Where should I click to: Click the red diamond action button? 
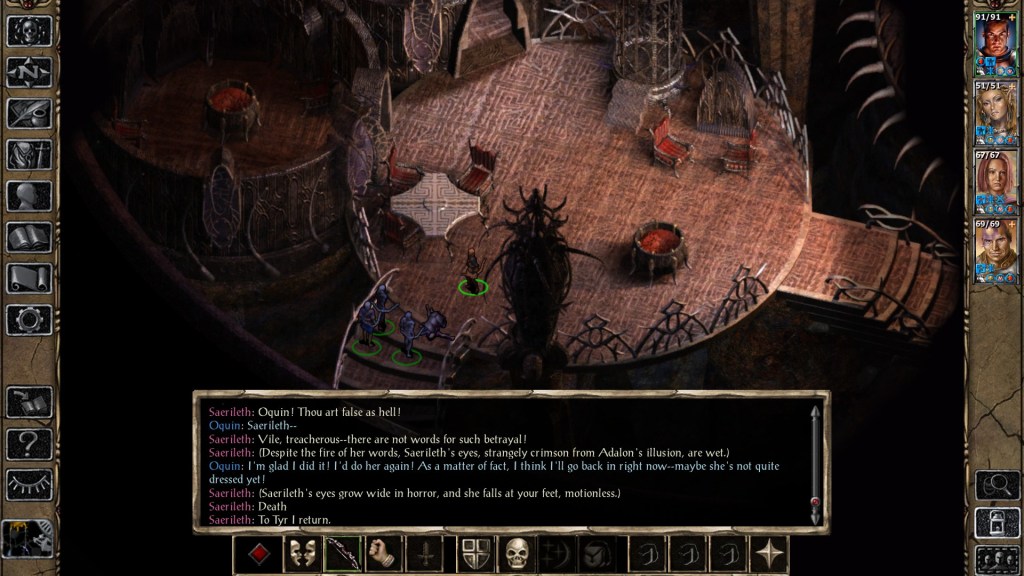pyautogui.click(x=260, y=553)
